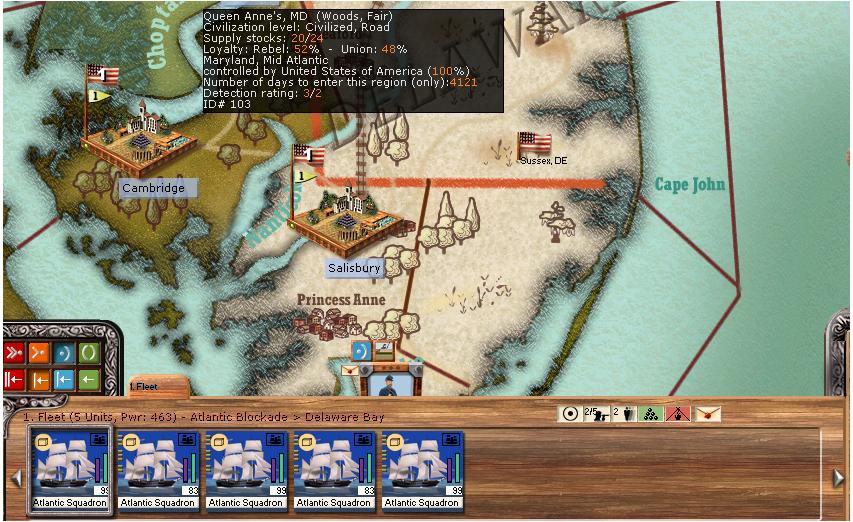The width and height of the screenshot is (853, 522).
Task: Select the highlighted Atlantic Squadron unit card
Action: pos(69,470)
